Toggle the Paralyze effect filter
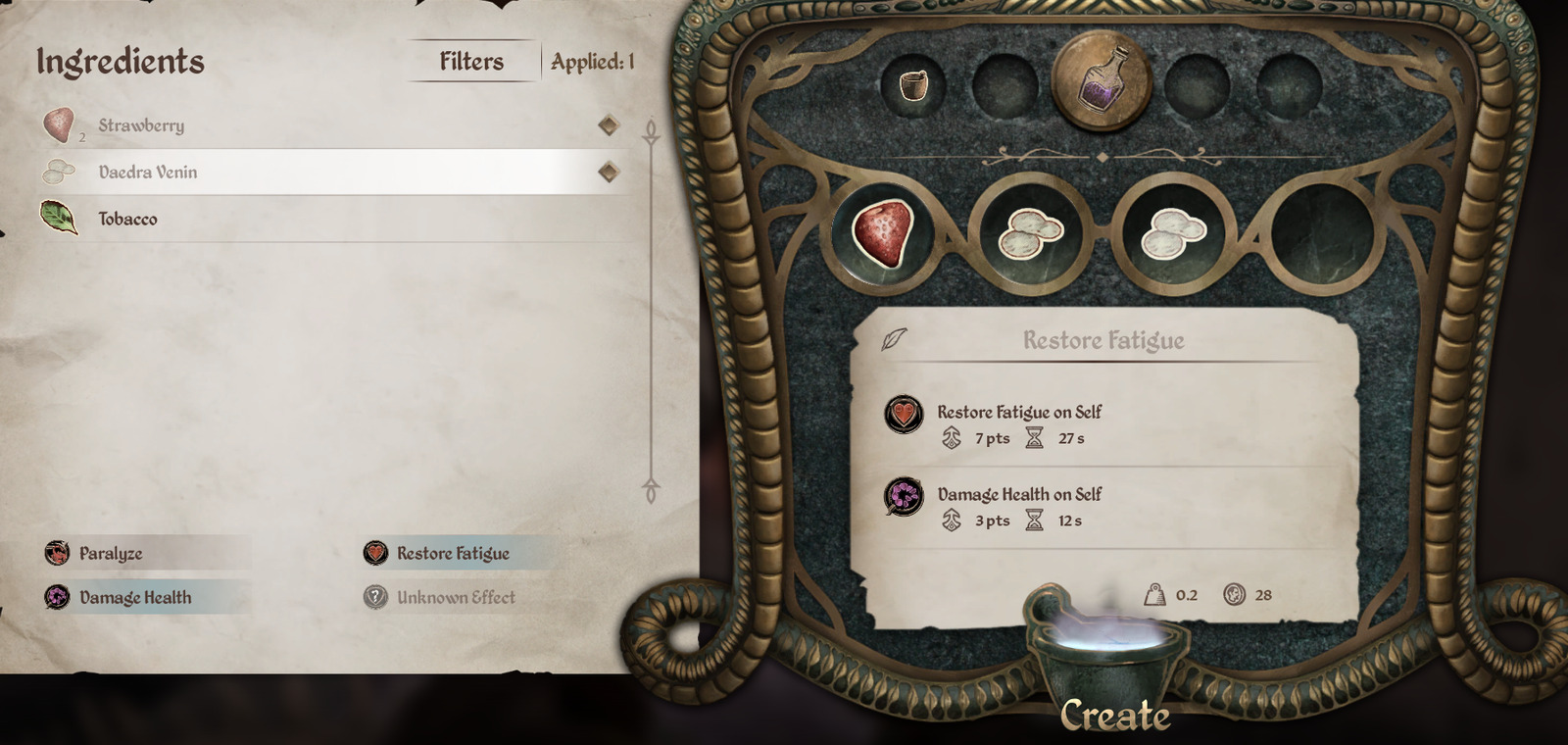The image size is (1568, 745). [x=109, y=553]
